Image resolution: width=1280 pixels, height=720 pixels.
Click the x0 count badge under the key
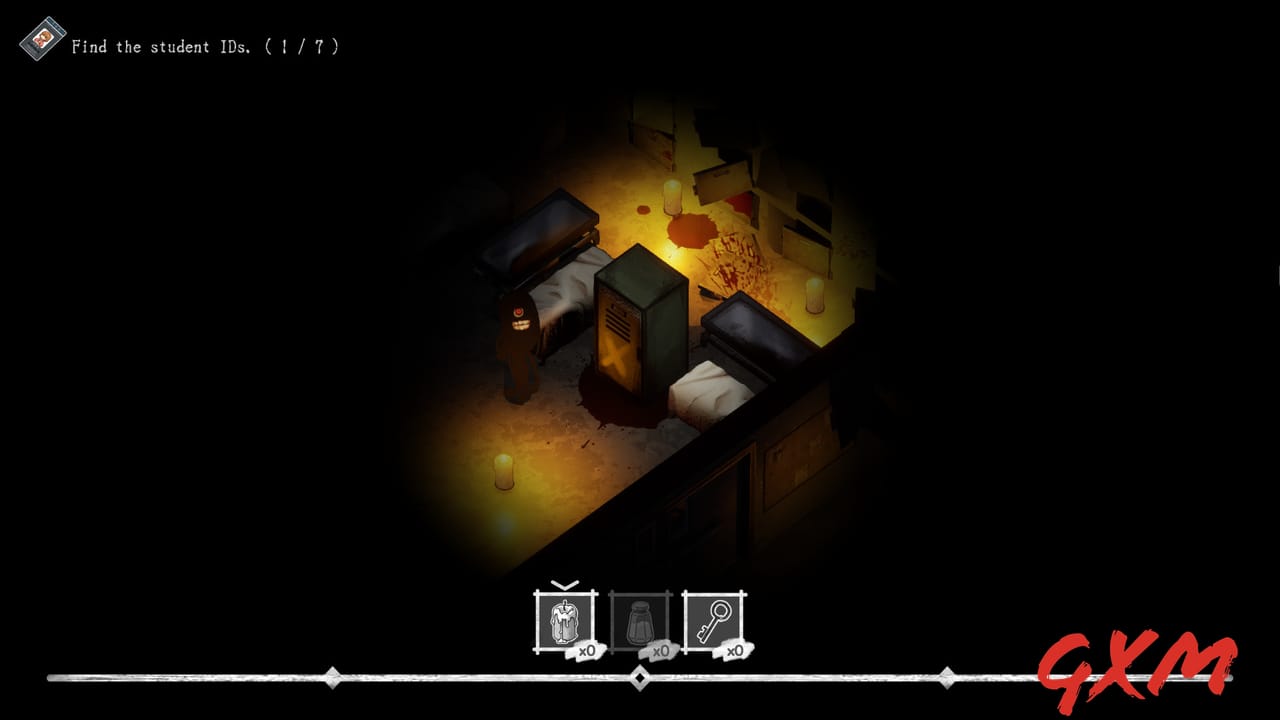coord(735,651)
